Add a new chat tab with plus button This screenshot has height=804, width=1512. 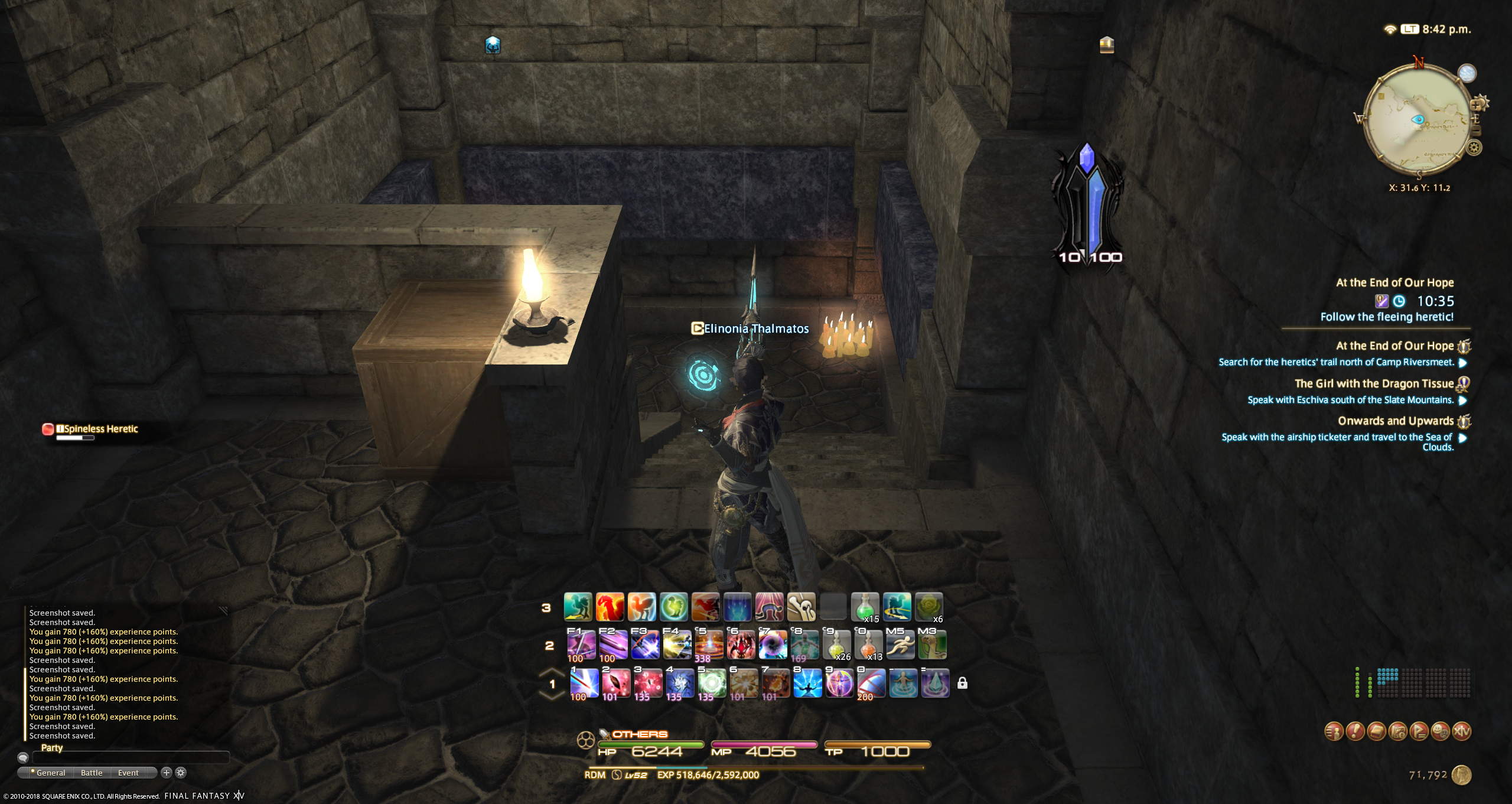click(167, 773)
